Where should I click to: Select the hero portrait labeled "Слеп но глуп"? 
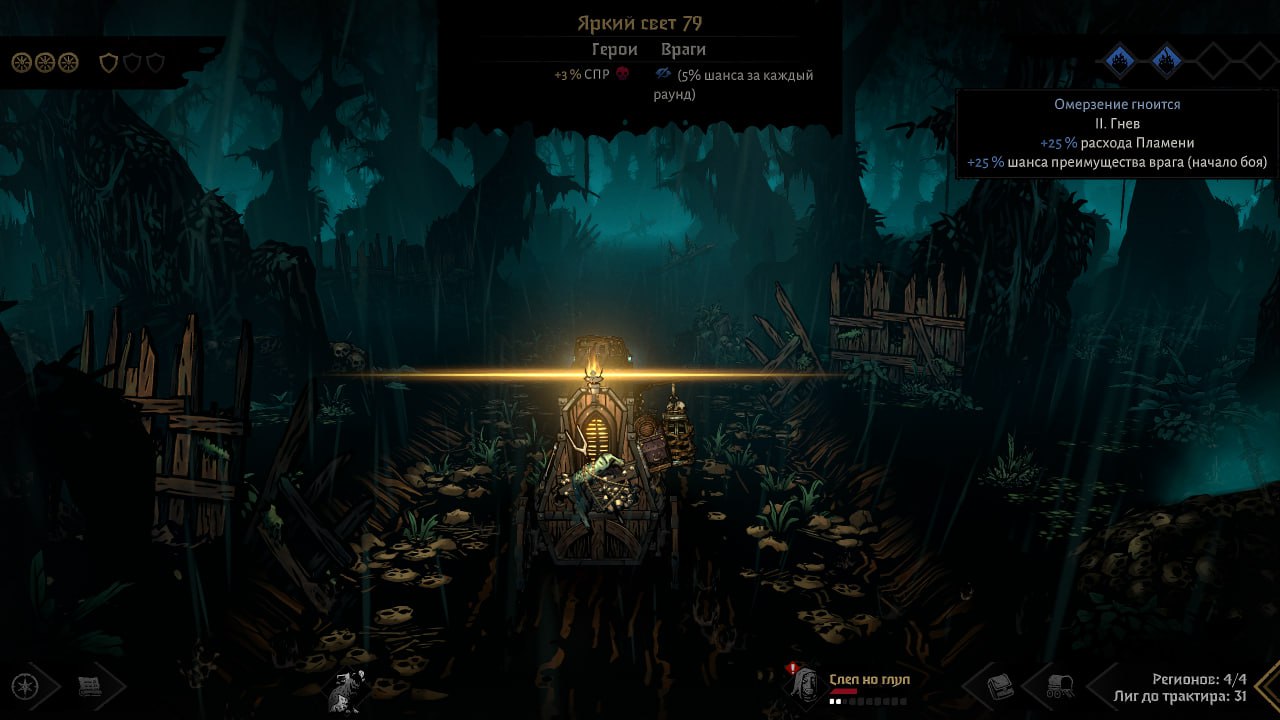click(807, 684)
